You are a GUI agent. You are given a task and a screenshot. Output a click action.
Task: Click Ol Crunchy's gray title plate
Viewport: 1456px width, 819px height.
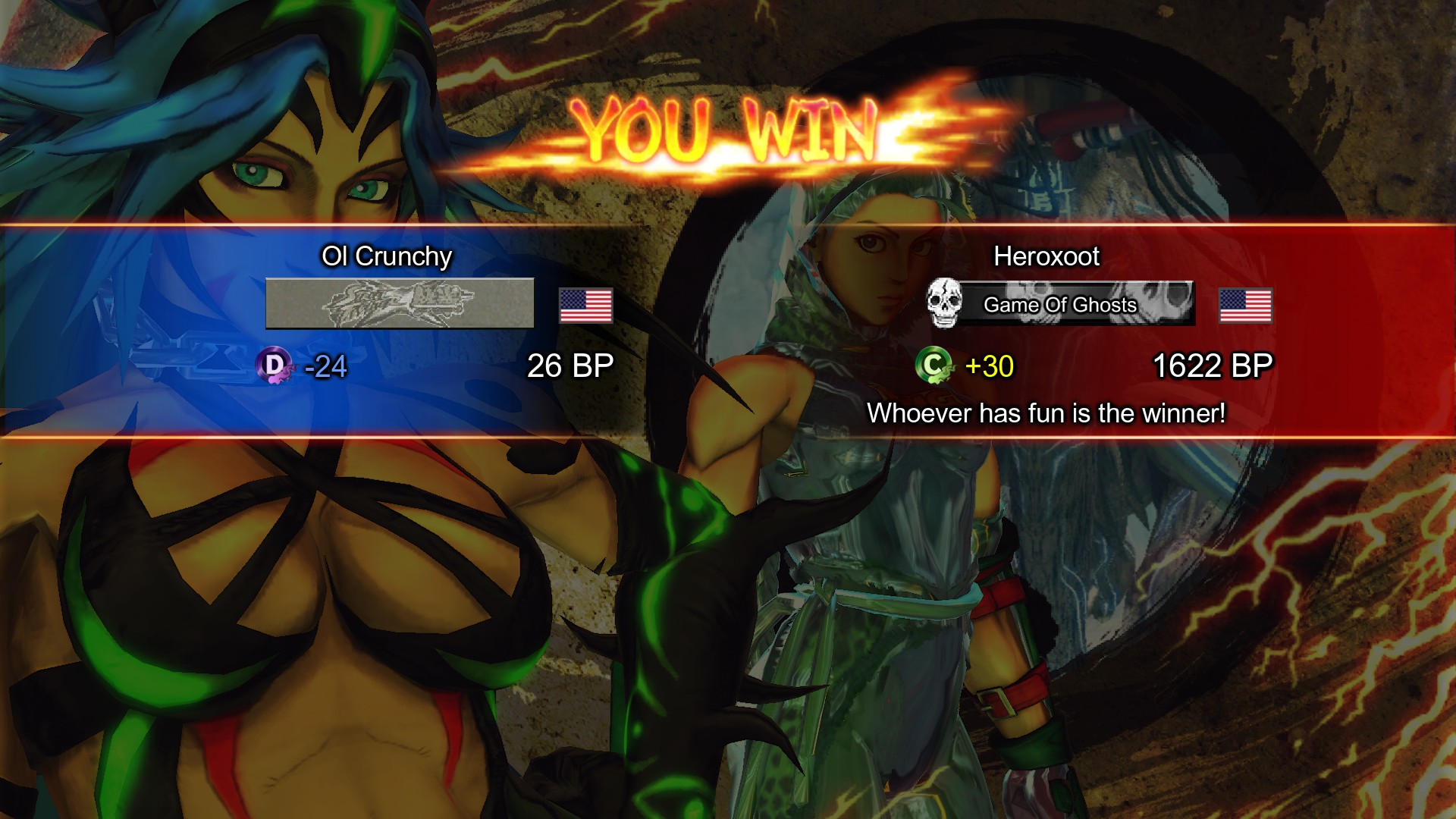click(400, 303)
